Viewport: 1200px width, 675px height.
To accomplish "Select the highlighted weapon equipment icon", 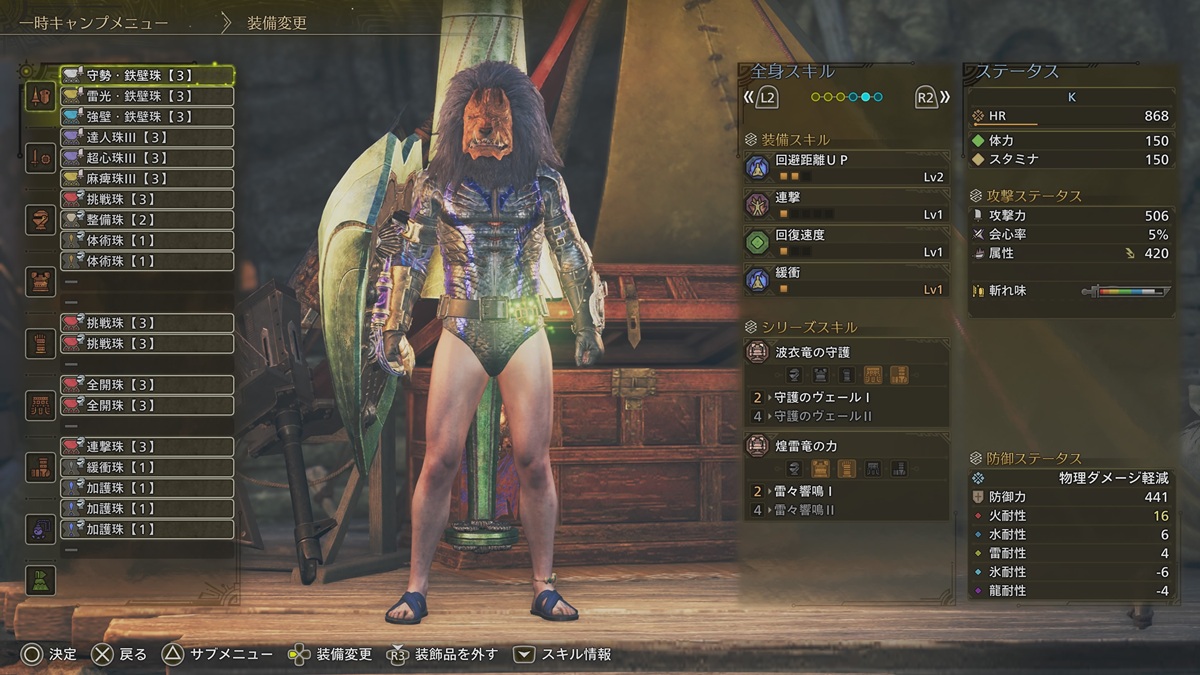I will (41, 97).
